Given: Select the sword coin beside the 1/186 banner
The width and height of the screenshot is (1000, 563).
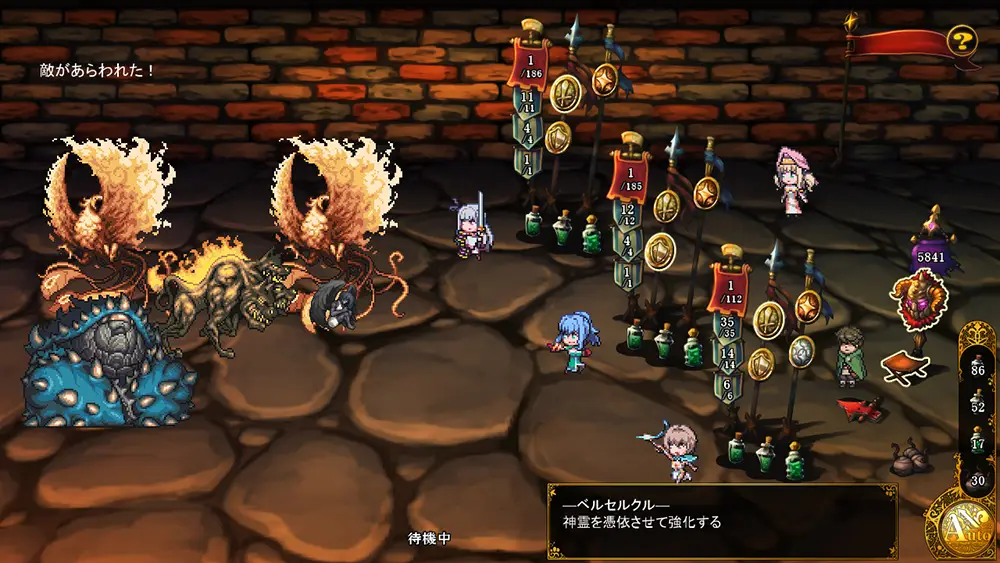Looking at the screenshot, I should (566, 92).
